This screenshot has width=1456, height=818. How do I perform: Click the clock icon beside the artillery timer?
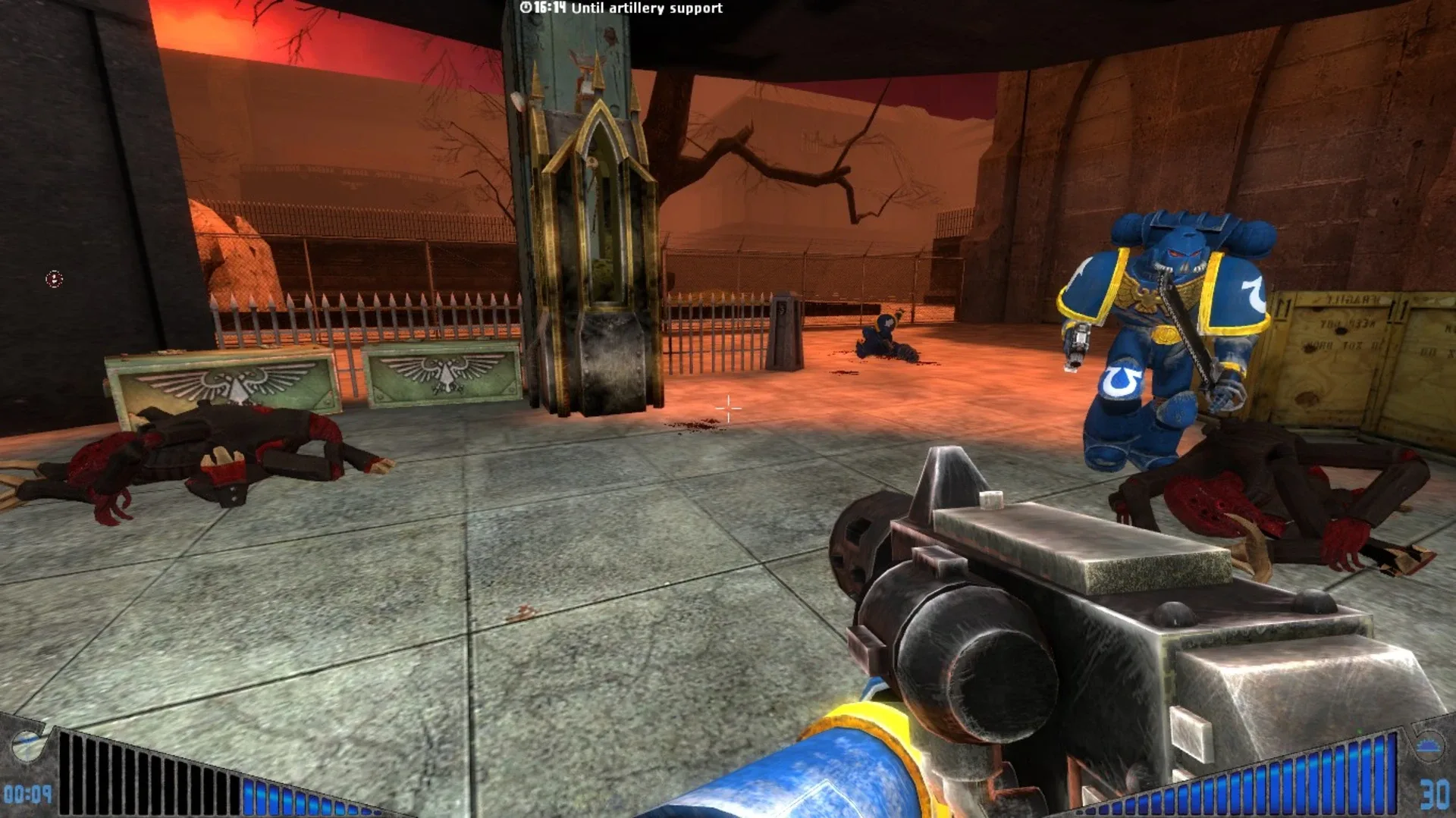(x=527, y=9)
